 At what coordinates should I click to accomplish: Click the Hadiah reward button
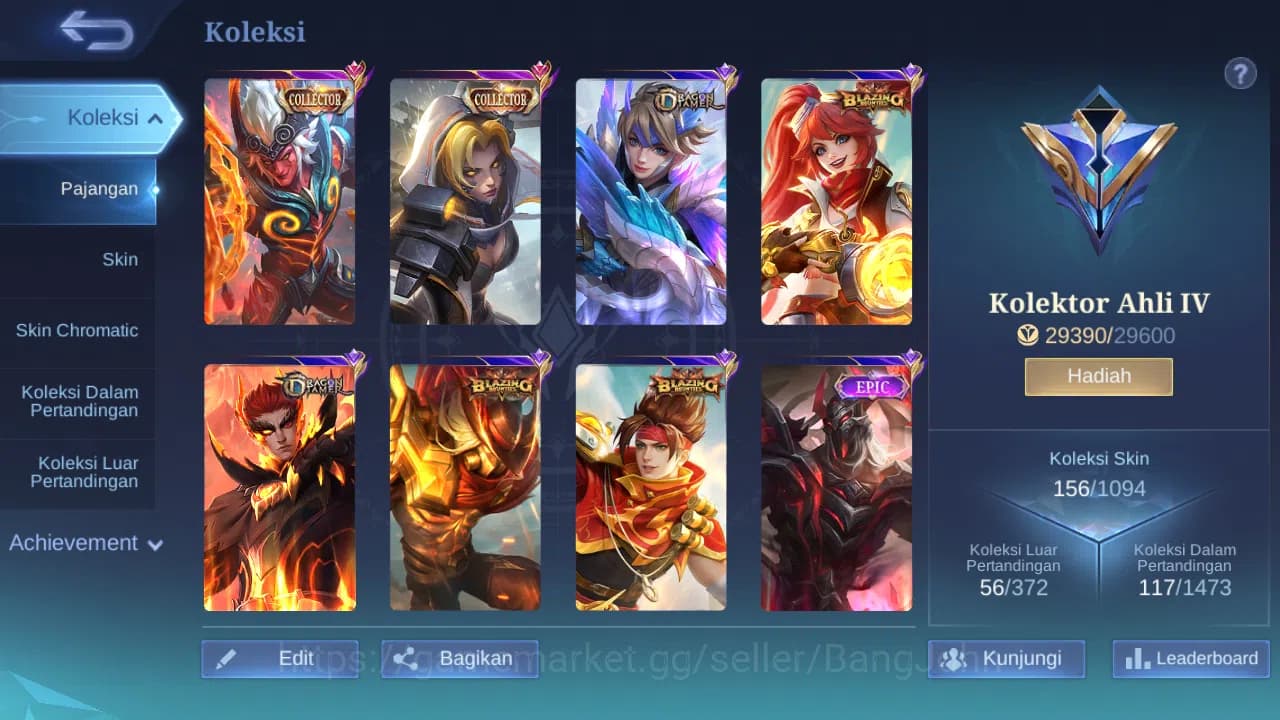pyautogui.click(x=1098, y=376)
